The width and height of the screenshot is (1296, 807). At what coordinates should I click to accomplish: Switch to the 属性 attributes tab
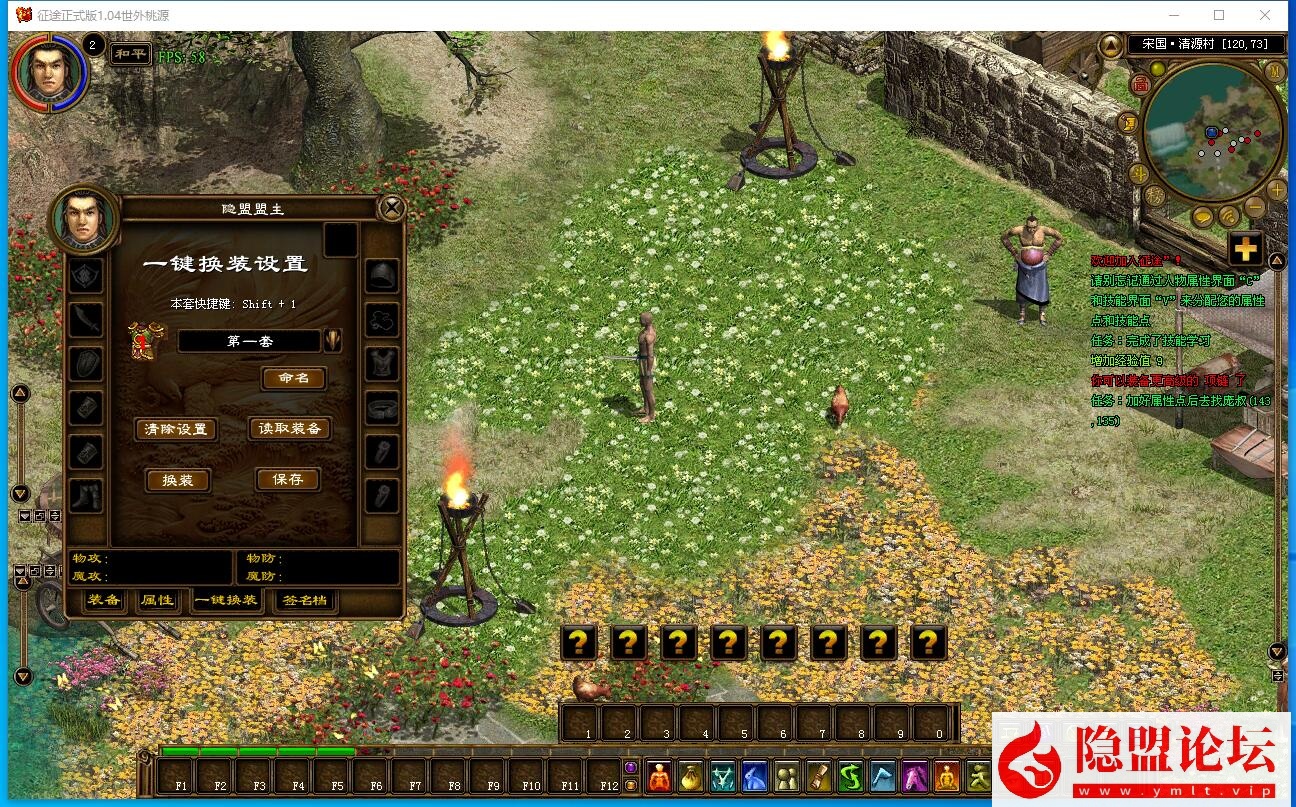pyautogui.click(x=155, y=602)
